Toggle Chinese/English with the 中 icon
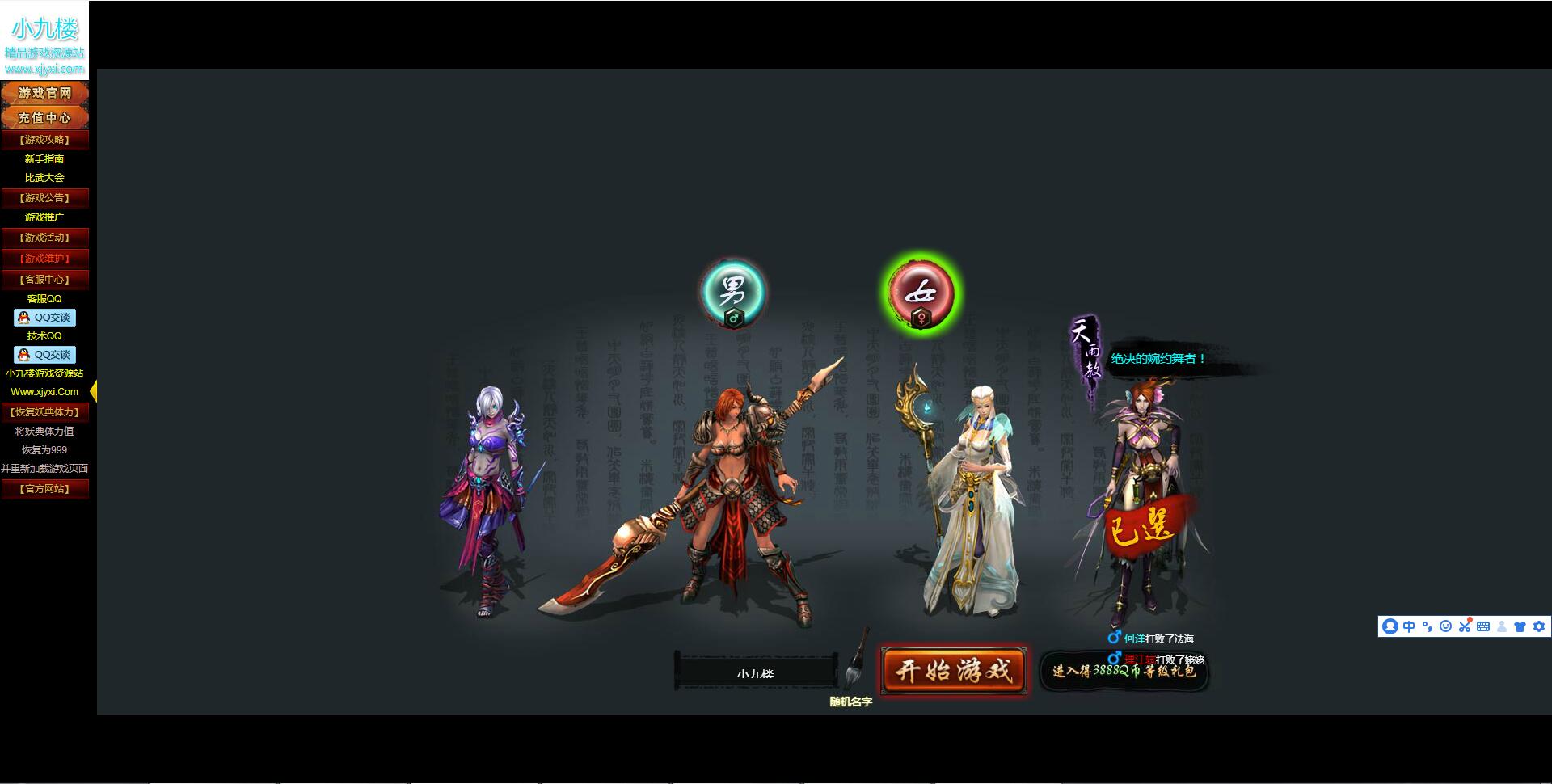The height and width of the screenshot is (784, 1552). click(1409, 626)
